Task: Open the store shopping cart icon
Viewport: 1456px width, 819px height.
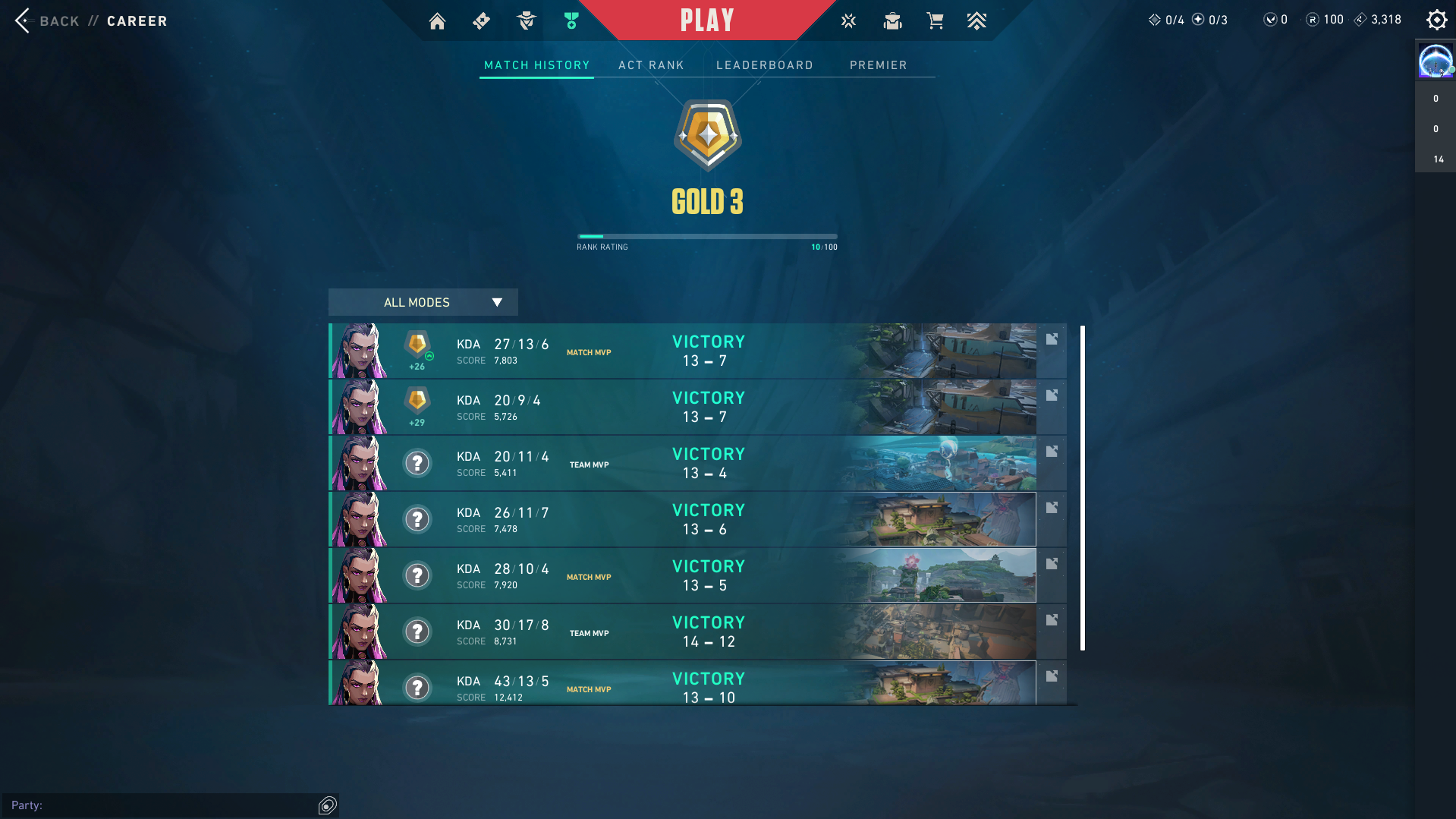Action: 935,21
